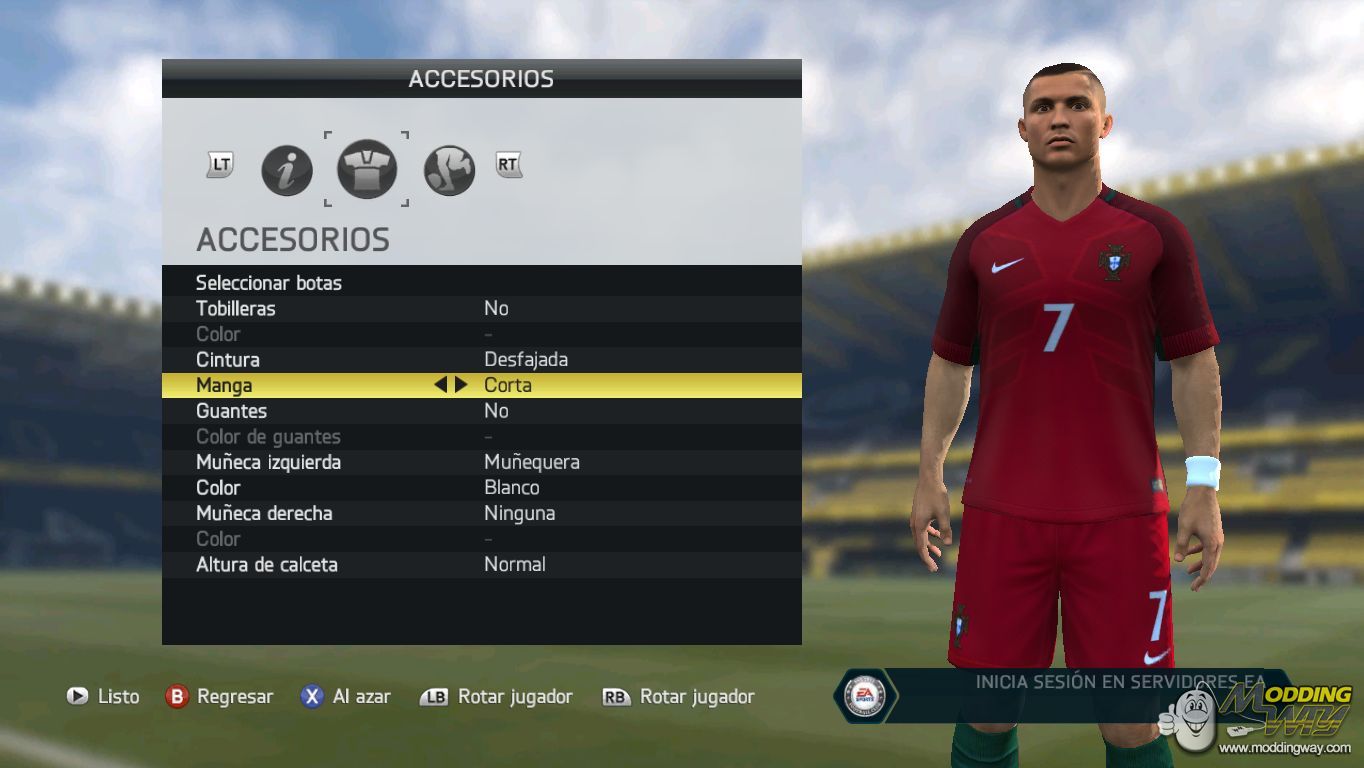This screenshot has height=768, width=1364.
Task: Select the jersey accessories tab icon
Action: coord(367,169)
